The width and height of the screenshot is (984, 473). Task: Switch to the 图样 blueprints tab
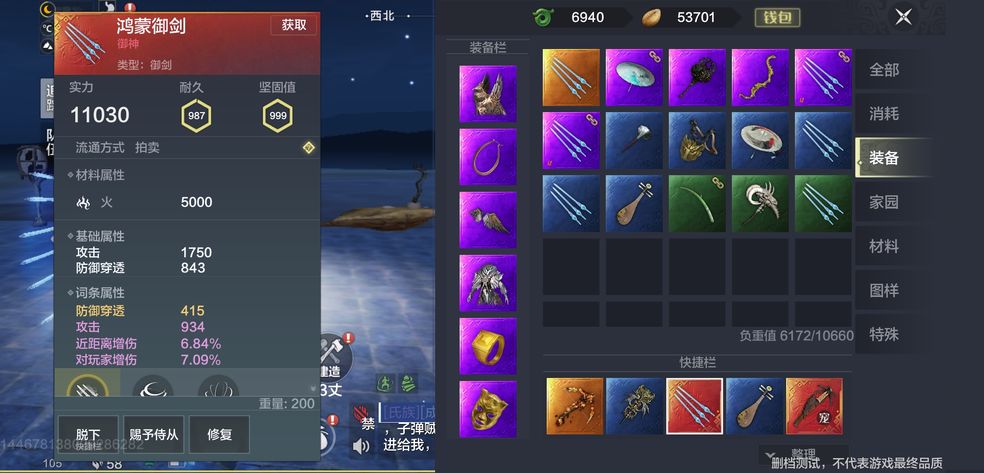[884, 290]
